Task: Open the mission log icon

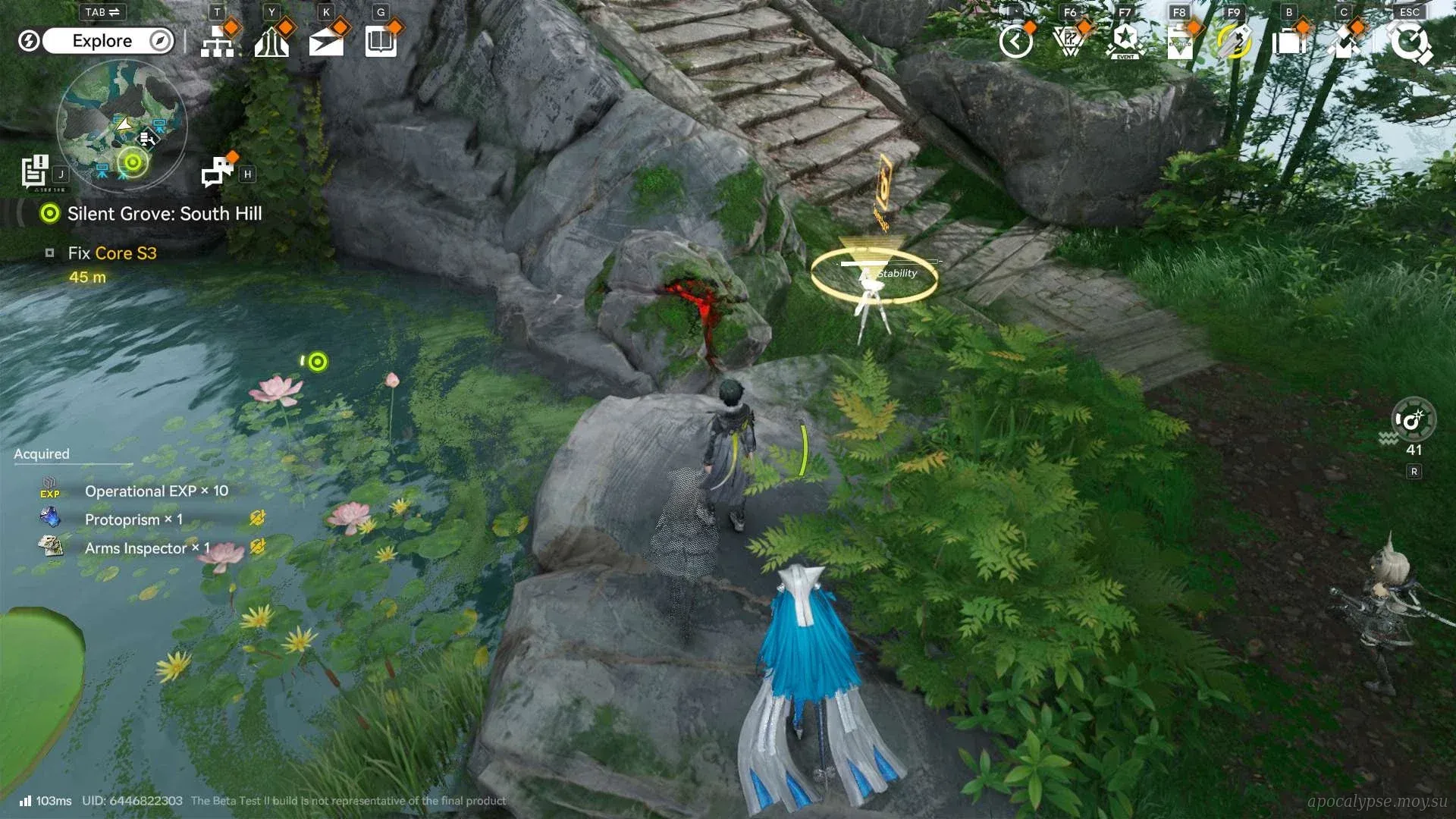Action: tap(35, 171)
